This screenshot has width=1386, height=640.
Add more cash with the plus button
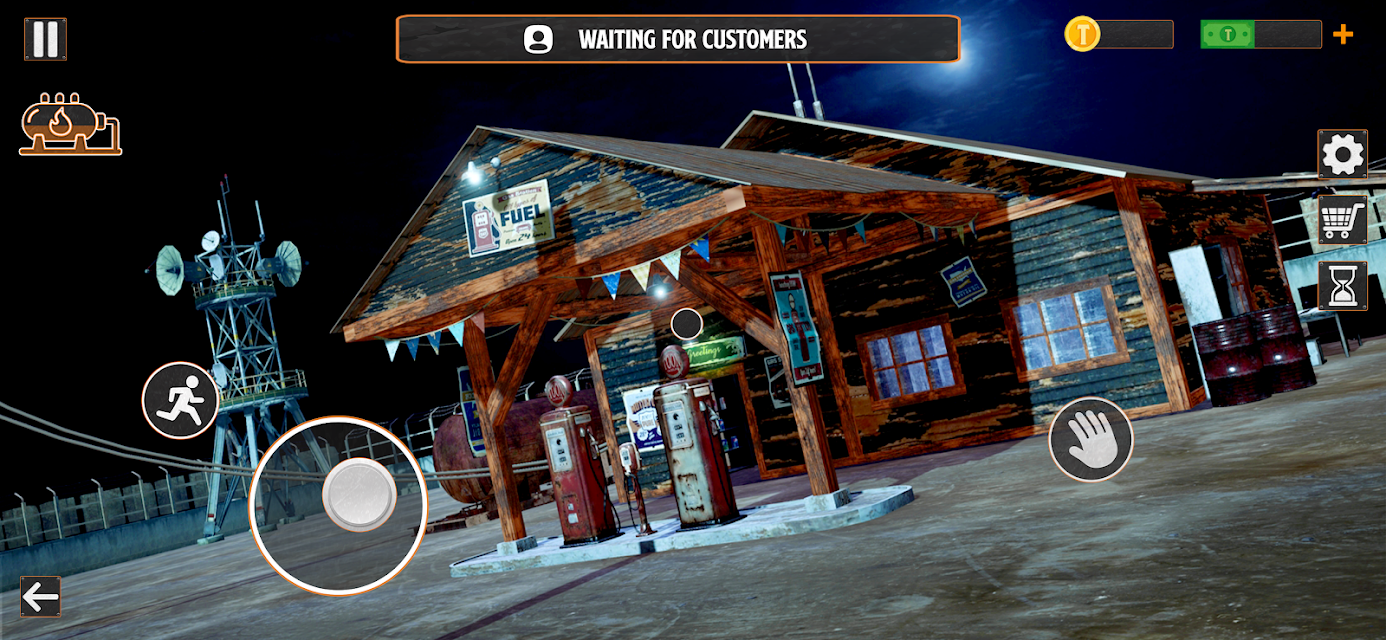coord(1343,35)
